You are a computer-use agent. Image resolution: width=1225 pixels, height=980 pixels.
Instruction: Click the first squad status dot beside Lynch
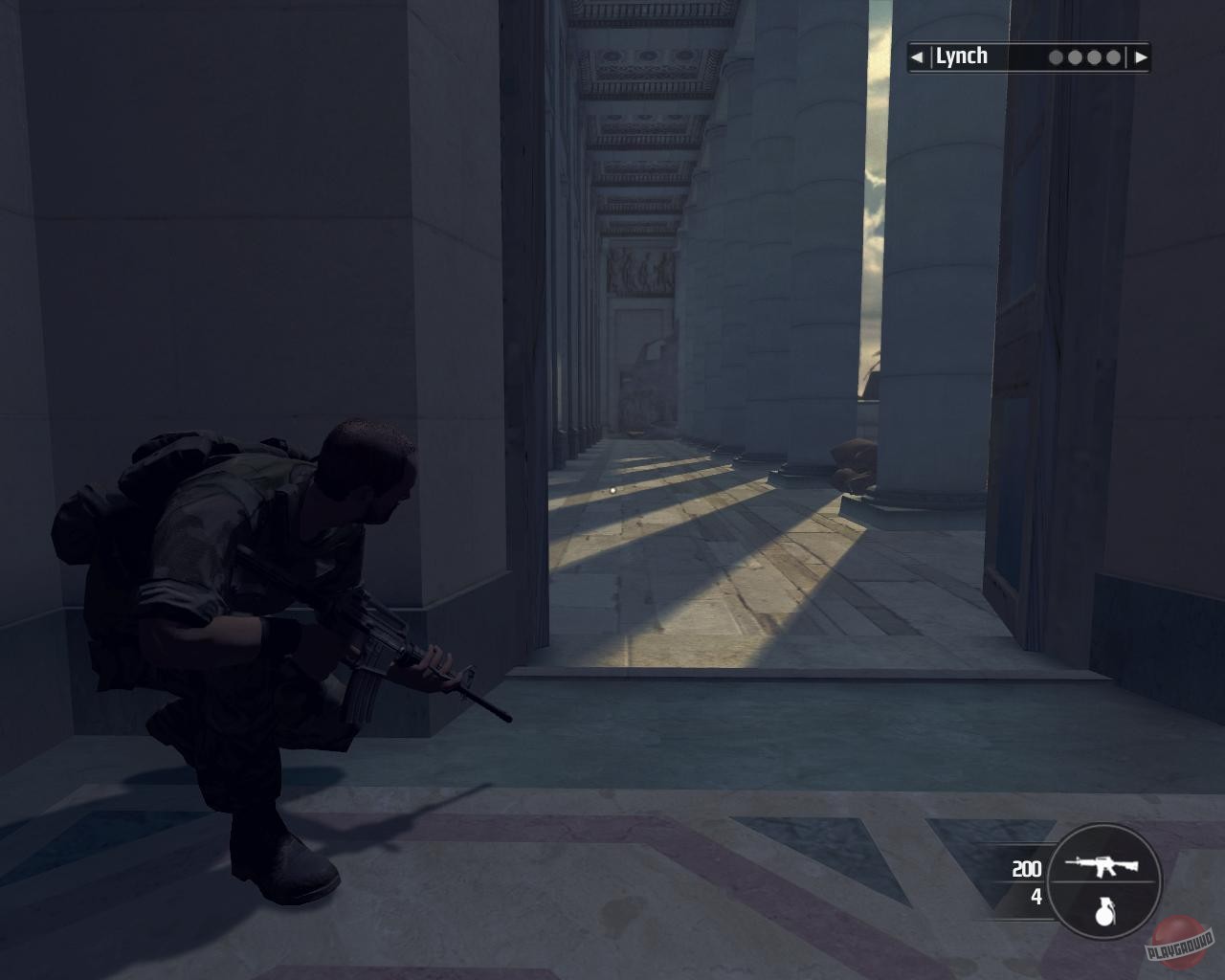1055,56
